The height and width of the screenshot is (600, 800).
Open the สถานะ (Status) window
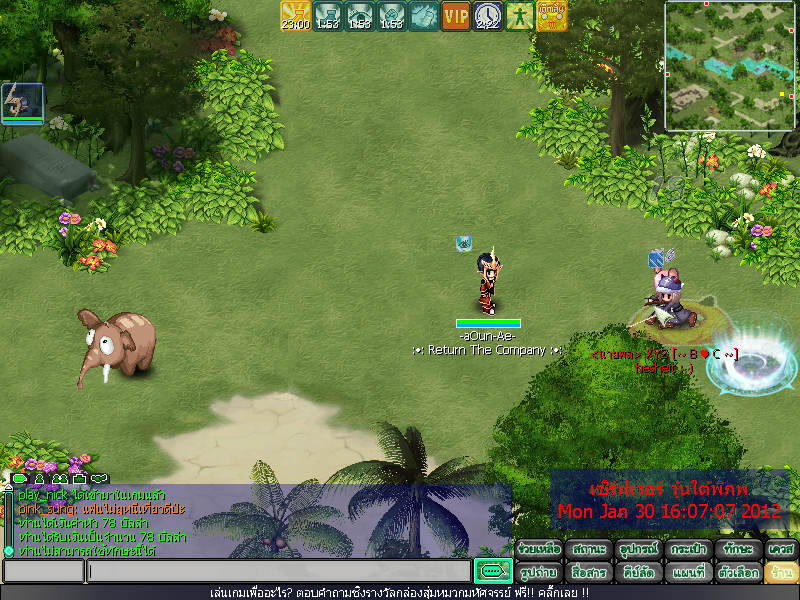click(x=589, y=549)
